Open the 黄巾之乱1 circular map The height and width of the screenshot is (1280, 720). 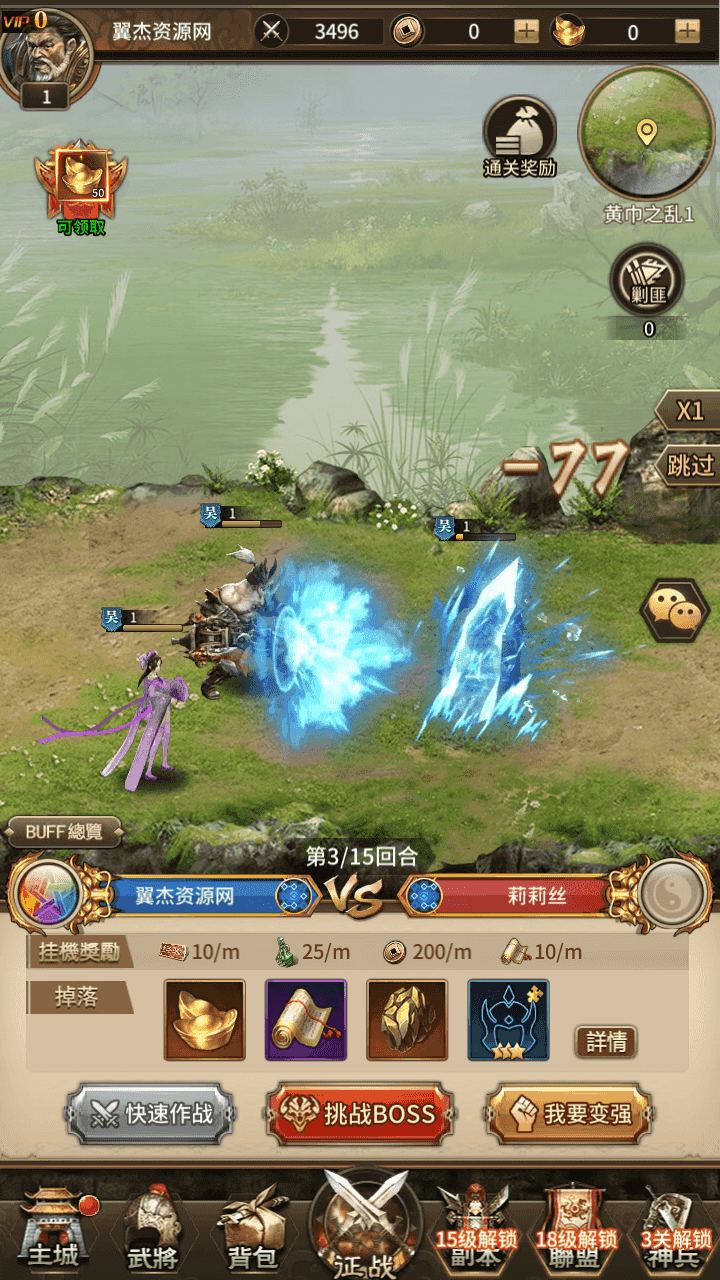coord(646,132)
